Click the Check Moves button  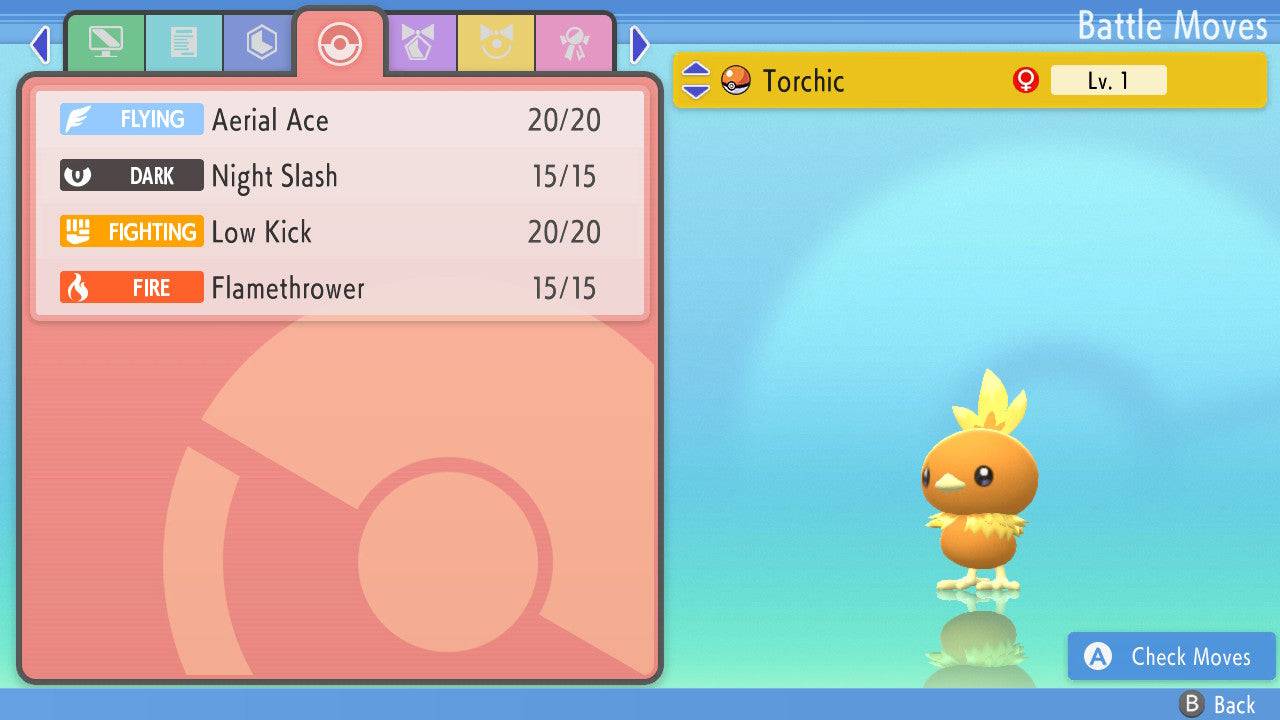(x=1172, y=657)
